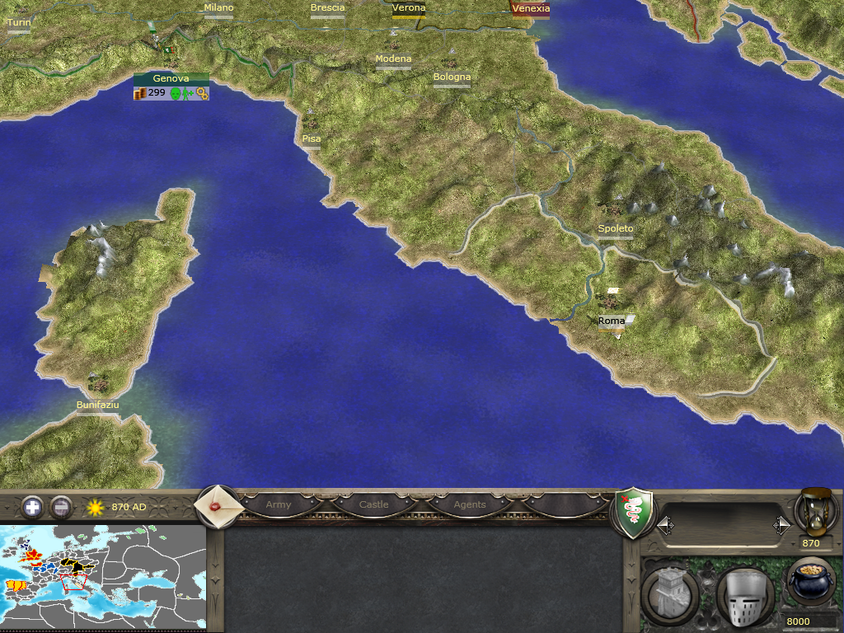This screenshot has width=844, height=633.
Task: Click the strategic minimap of Europe
Action: [103, 577]
